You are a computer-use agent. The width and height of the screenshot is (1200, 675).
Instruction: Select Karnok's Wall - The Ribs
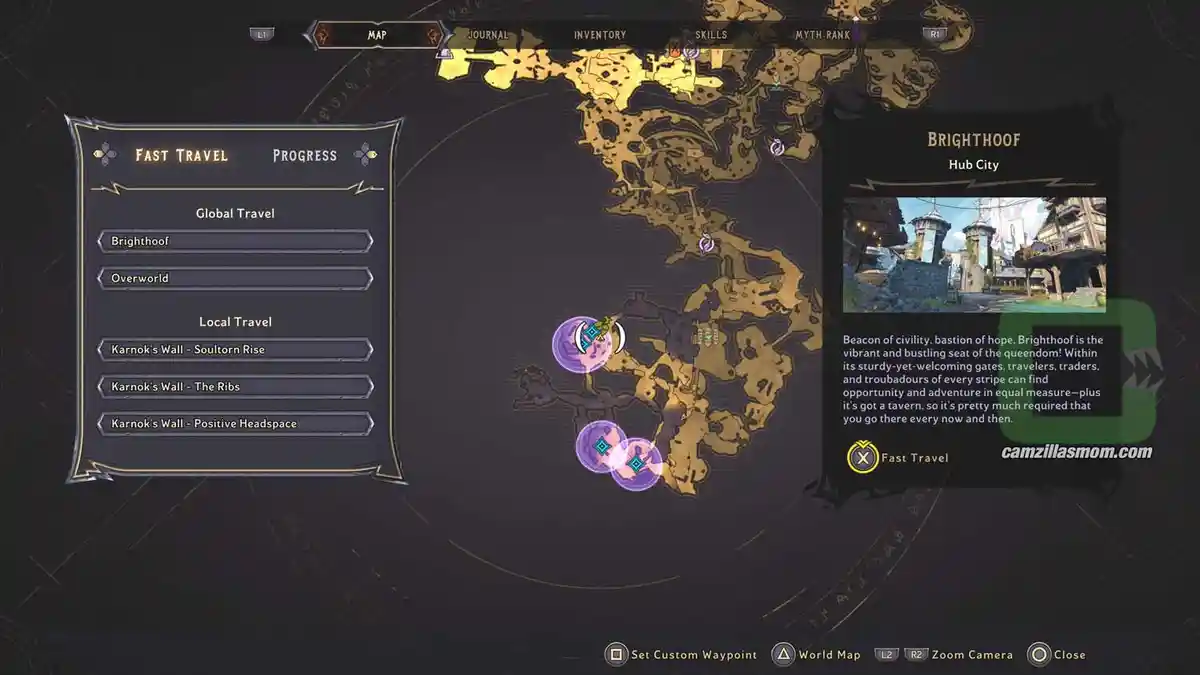235,387
